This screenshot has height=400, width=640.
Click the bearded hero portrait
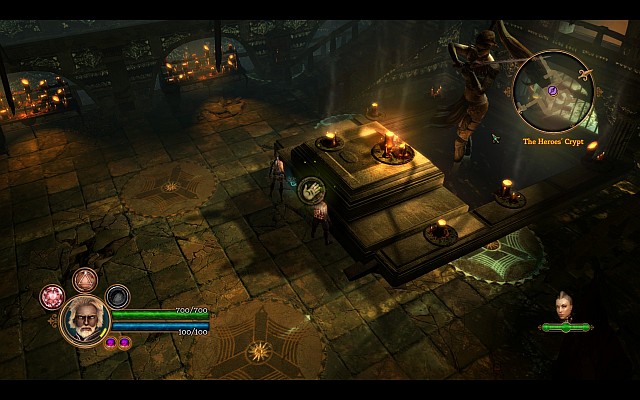[85, 320]
